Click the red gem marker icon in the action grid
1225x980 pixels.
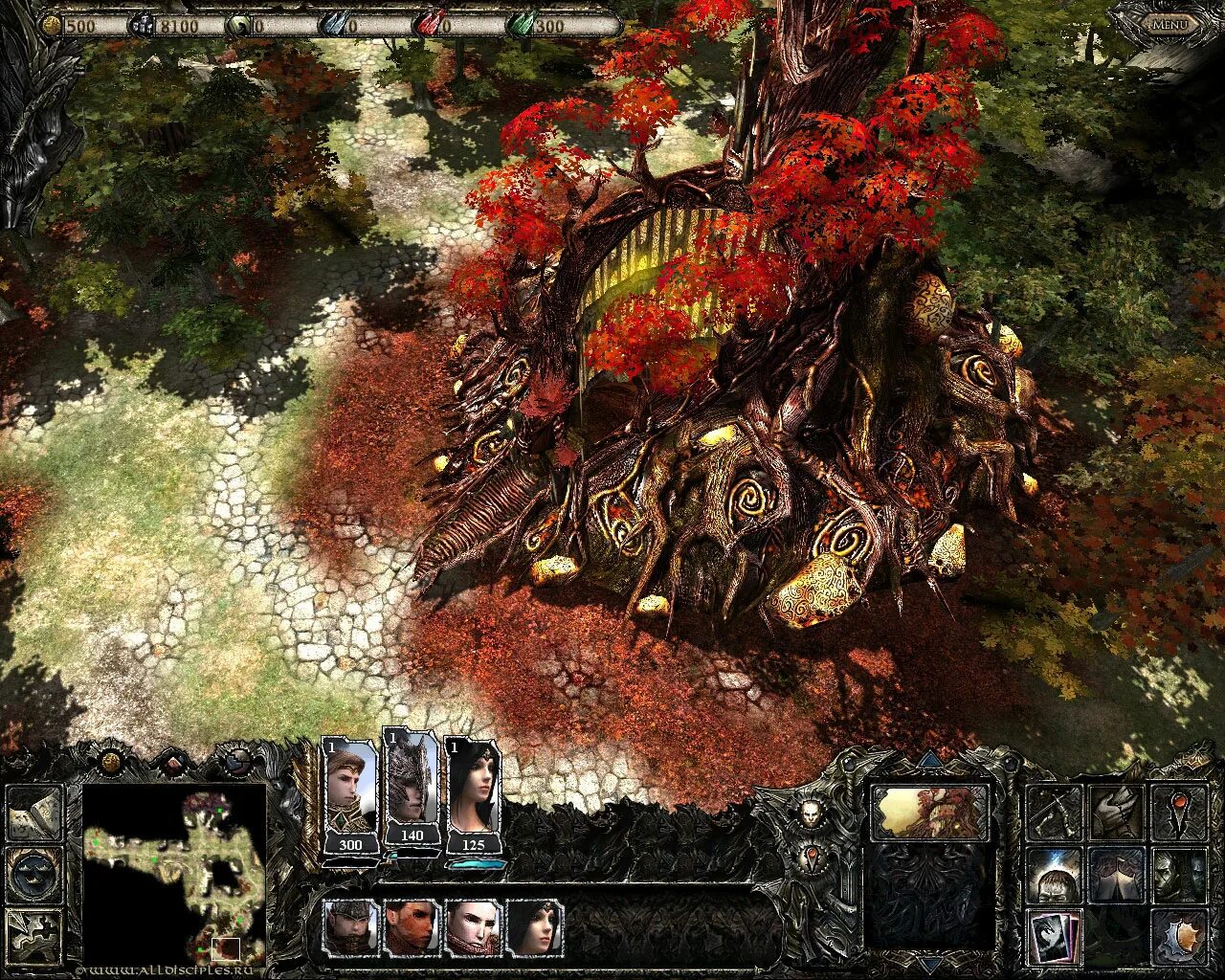tap(1178, 812)
